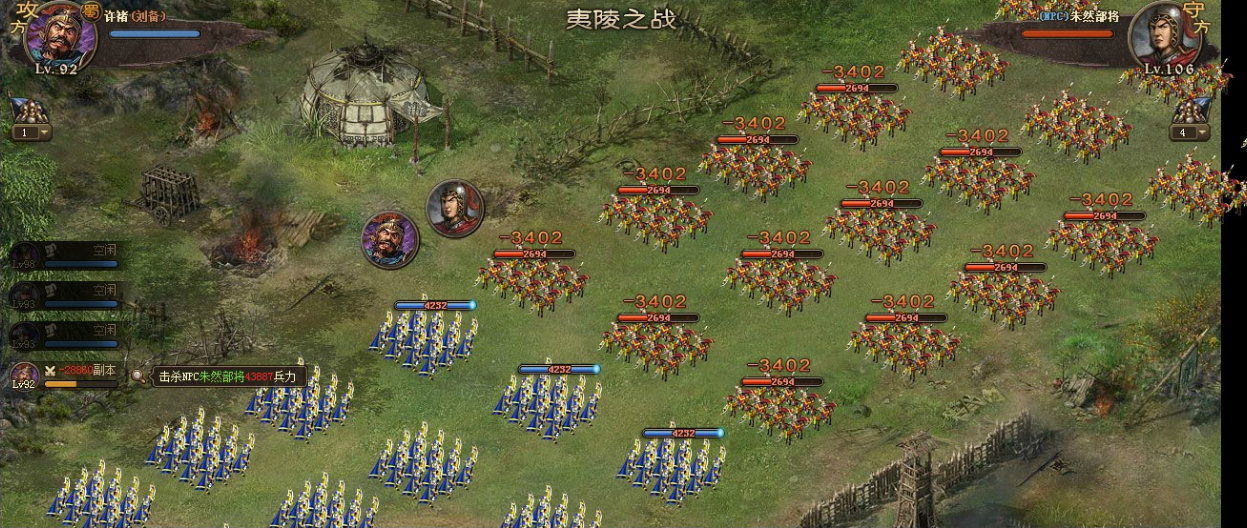The image size is (1247, 528).
Task: Open the attacker troop queue dropdown showing 1
Action: click(31, 133)
